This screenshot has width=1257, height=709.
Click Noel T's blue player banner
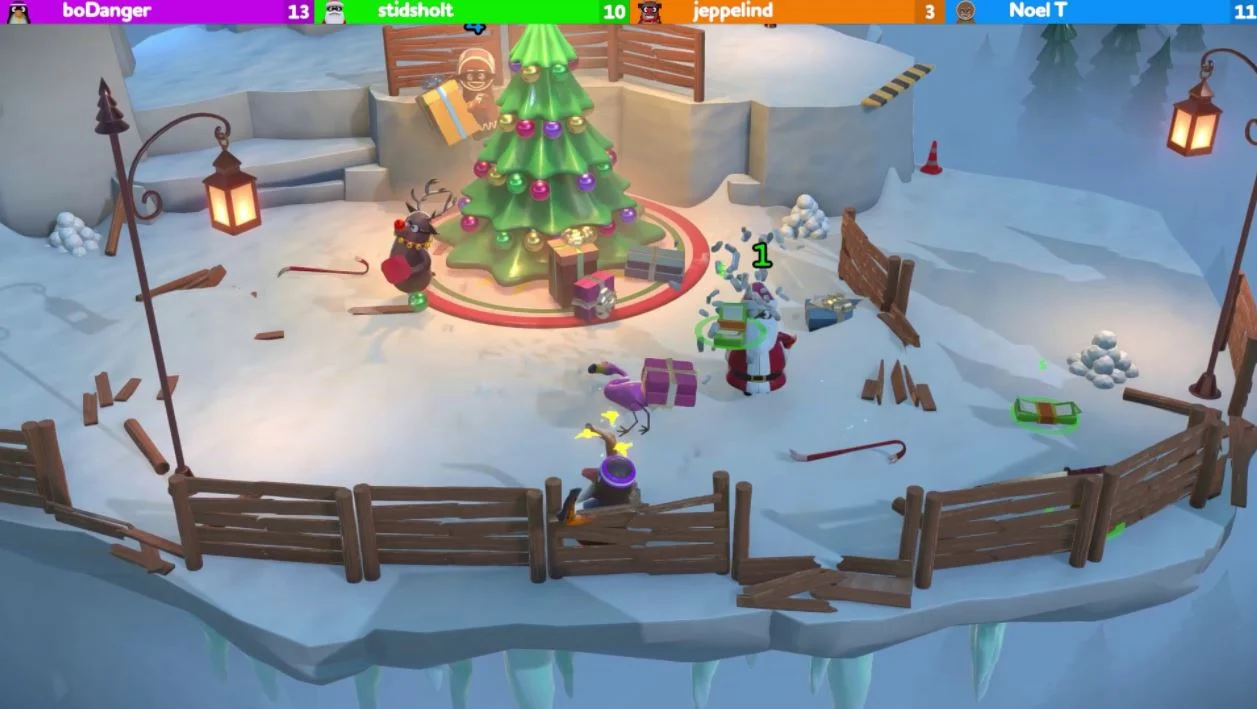tap(1100, 11)
